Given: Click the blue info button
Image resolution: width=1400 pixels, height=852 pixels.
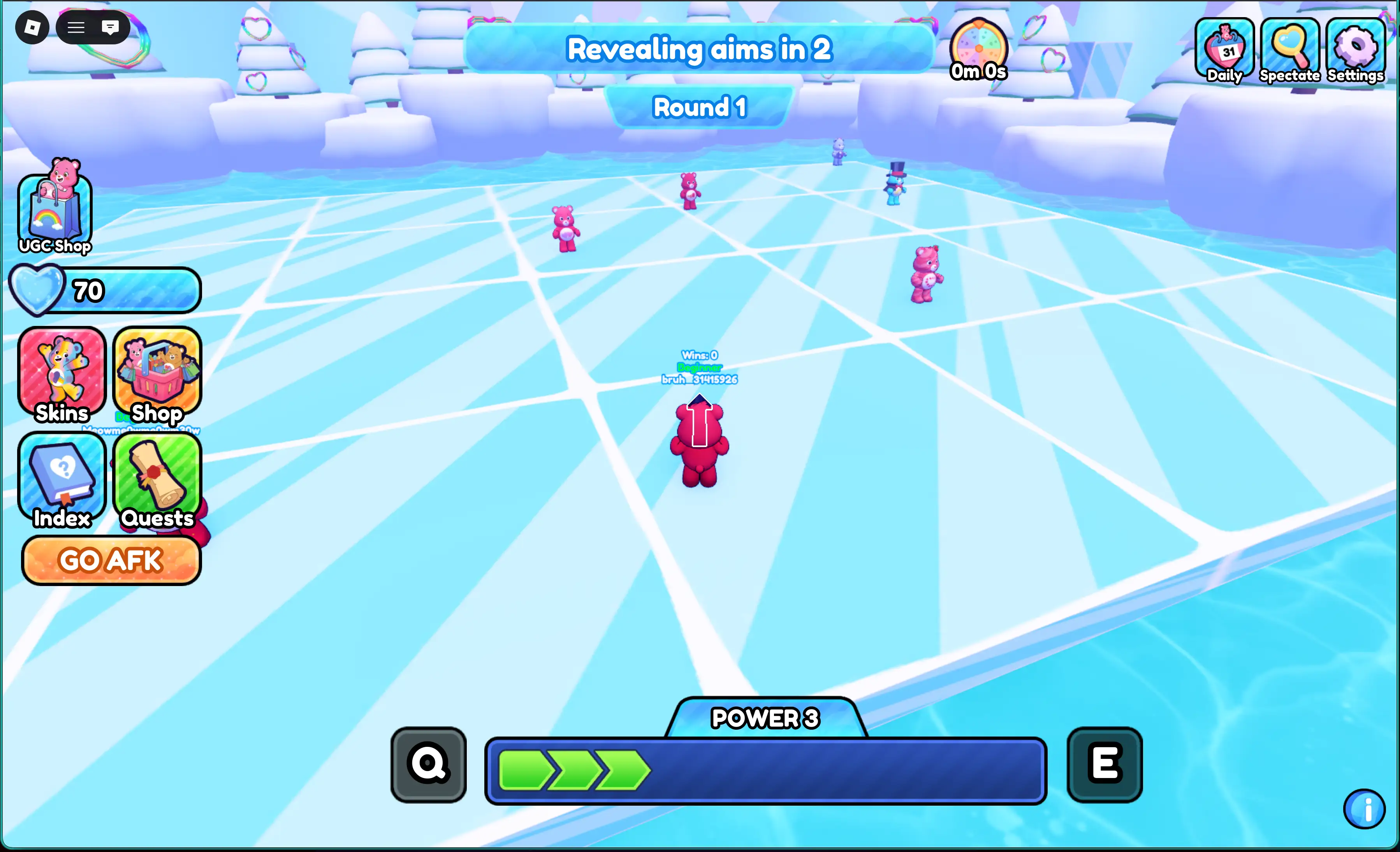Looking at the screenshot, I should click(1364, 809).
